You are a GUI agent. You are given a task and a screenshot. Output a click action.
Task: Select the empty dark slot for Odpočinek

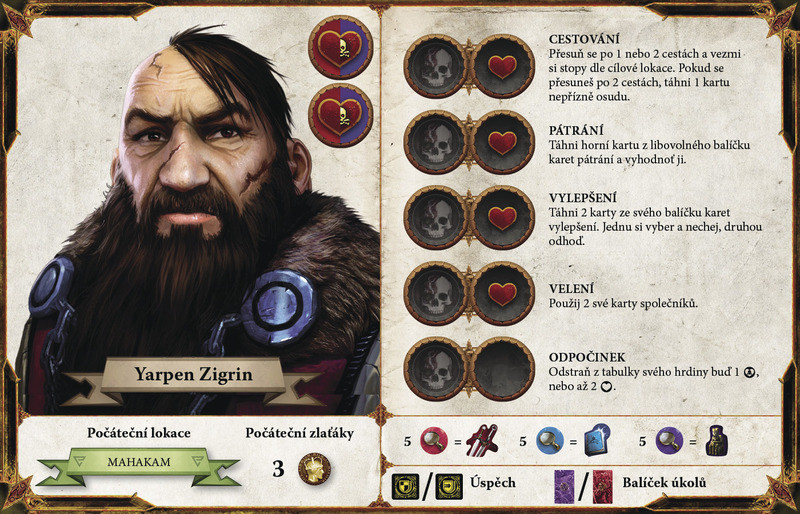[x=502, y=369]
